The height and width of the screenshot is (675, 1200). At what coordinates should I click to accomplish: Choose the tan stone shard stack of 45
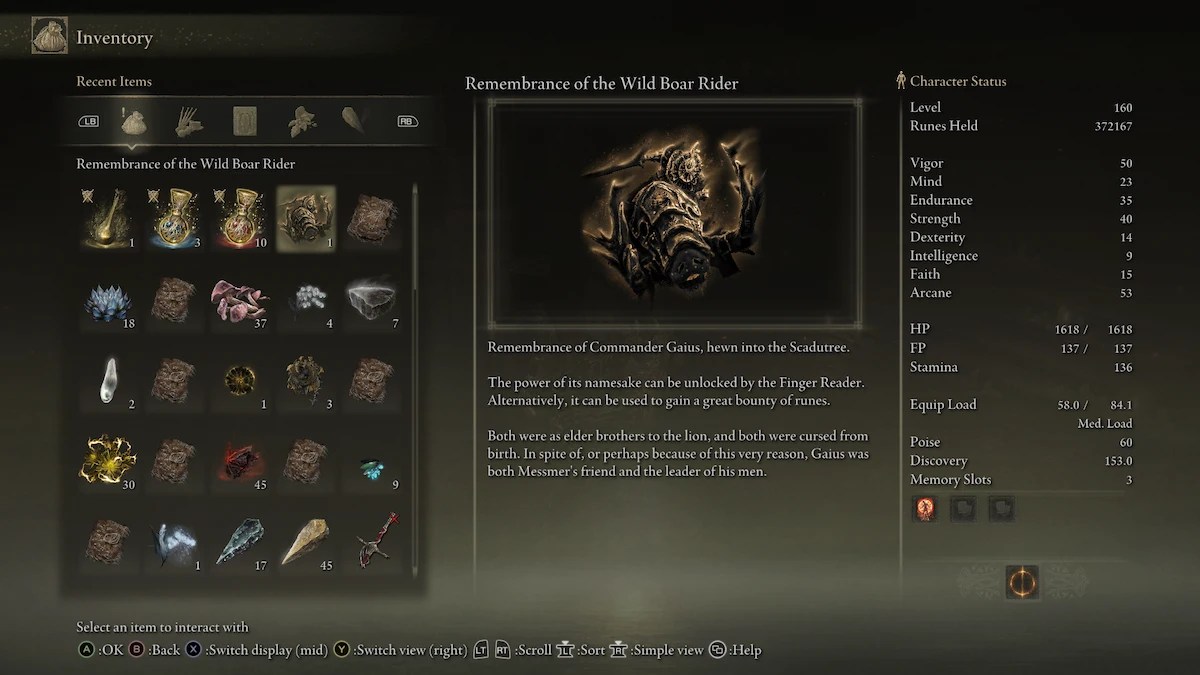click(305, 541)
